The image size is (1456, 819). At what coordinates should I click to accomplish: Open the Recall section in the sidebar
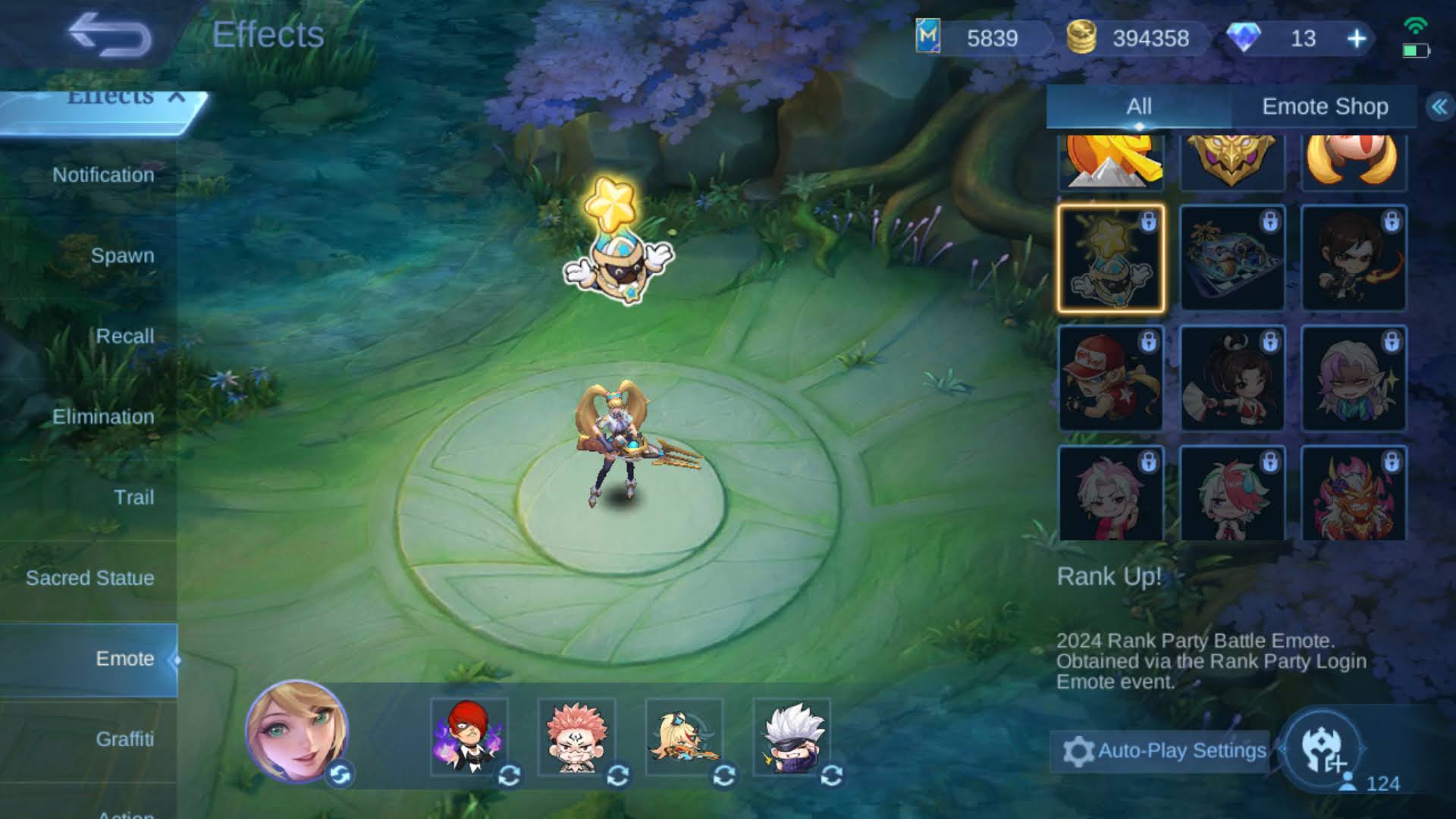point(126,336)
